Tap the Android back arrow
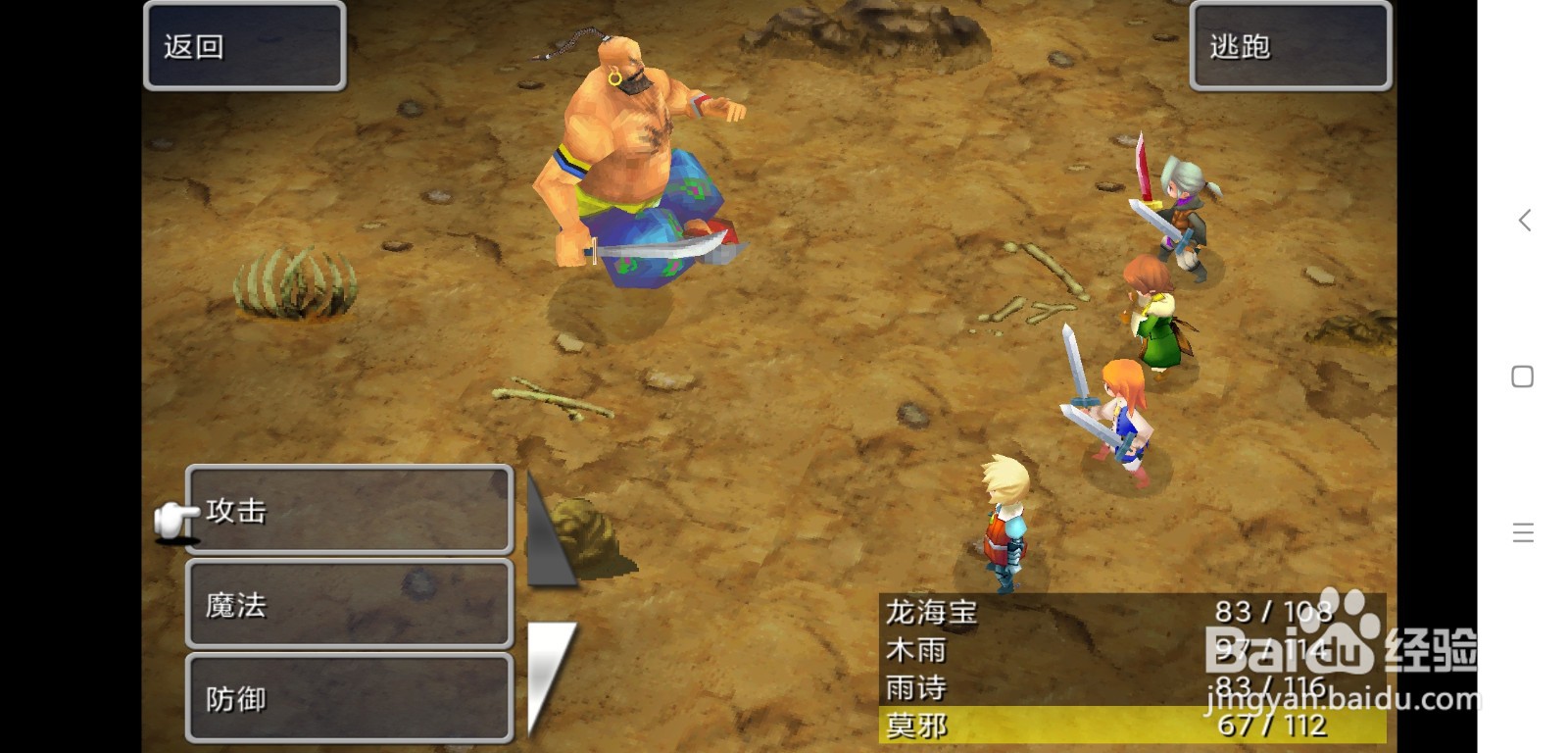 (1523, 221)
